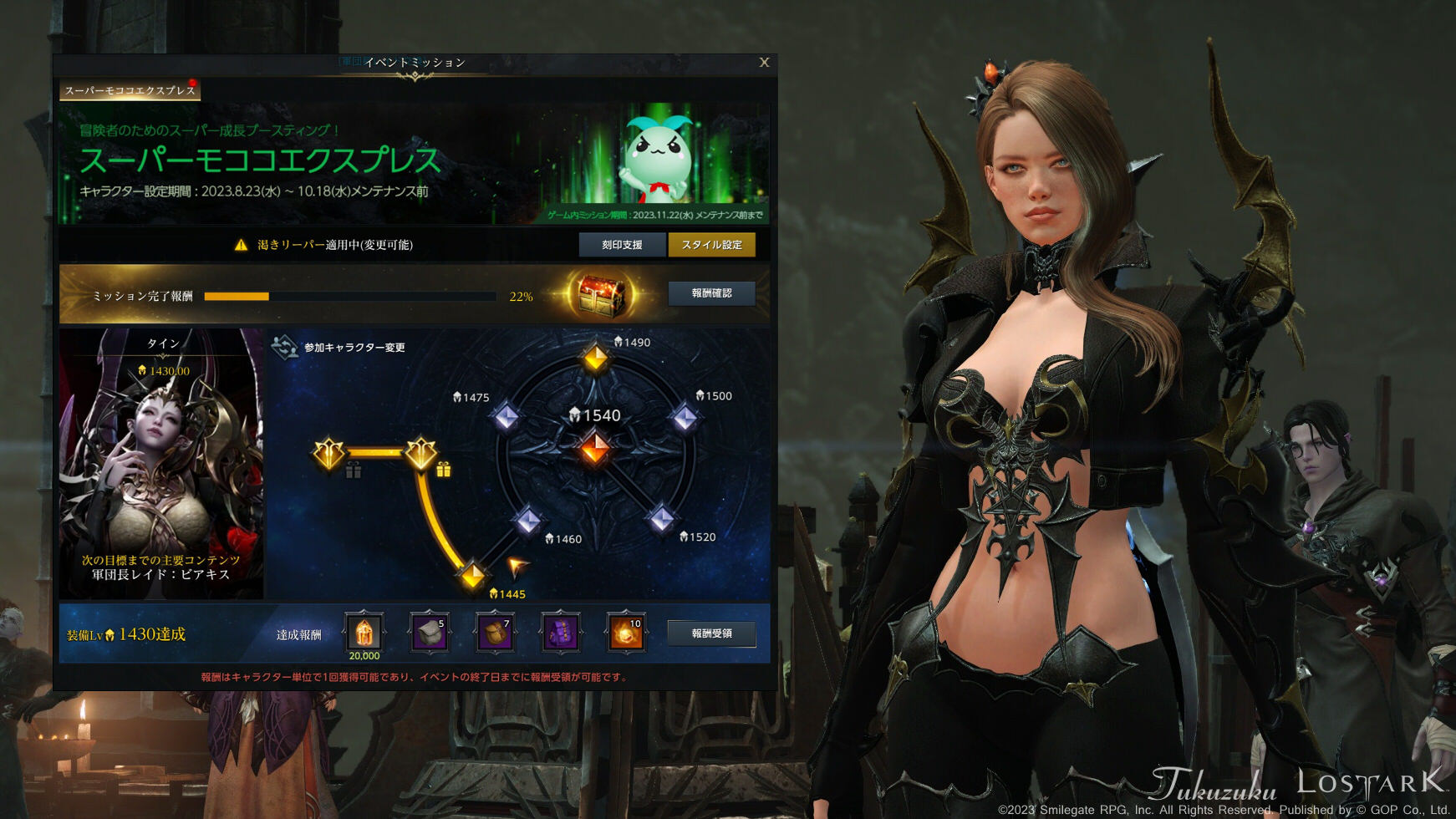
Task: Switch to the スーパーモココエクスプレス tab
Action: 130,89
